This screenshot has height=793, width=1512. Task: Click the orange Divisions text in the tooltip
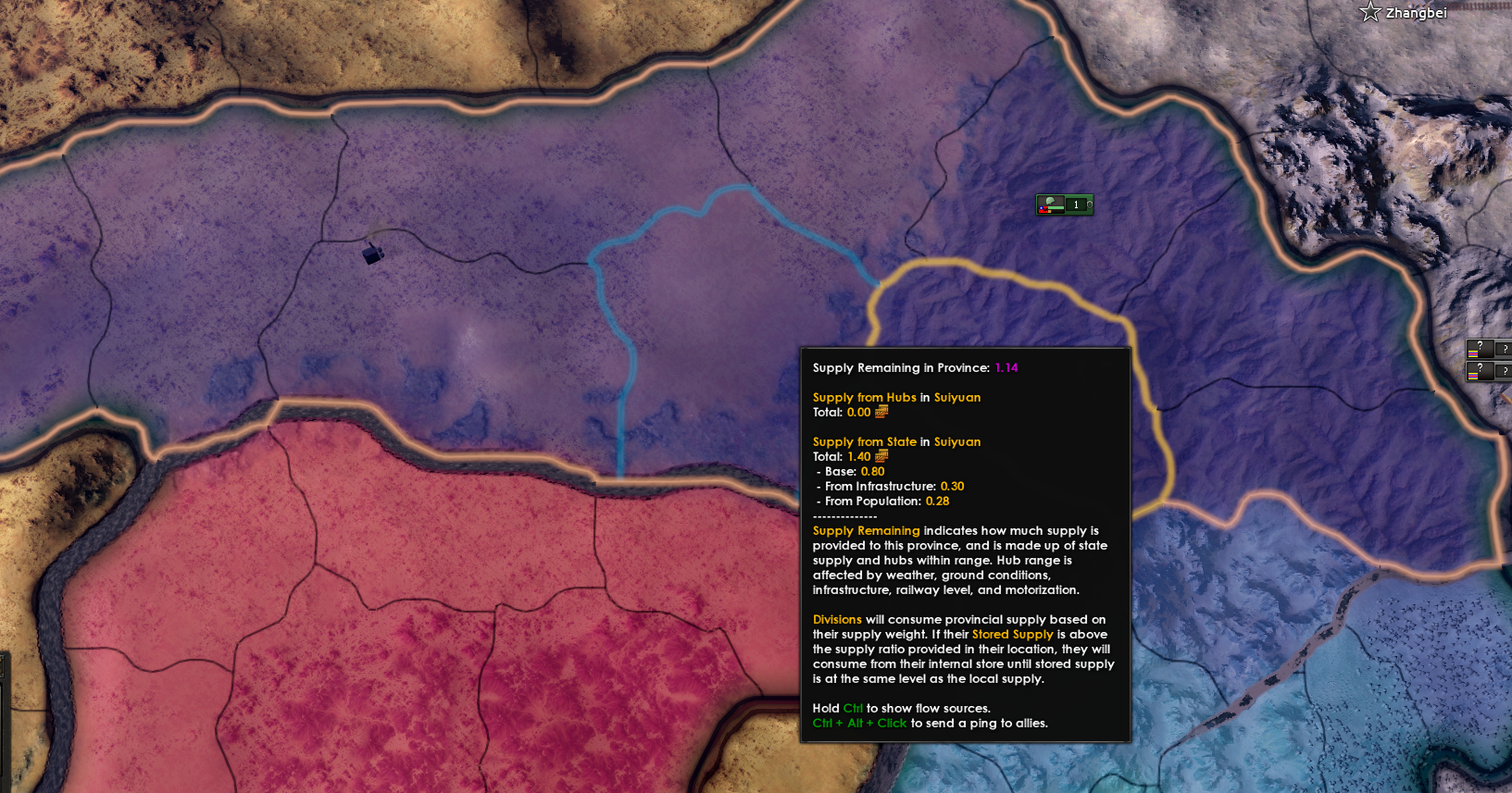coord(837,619)
